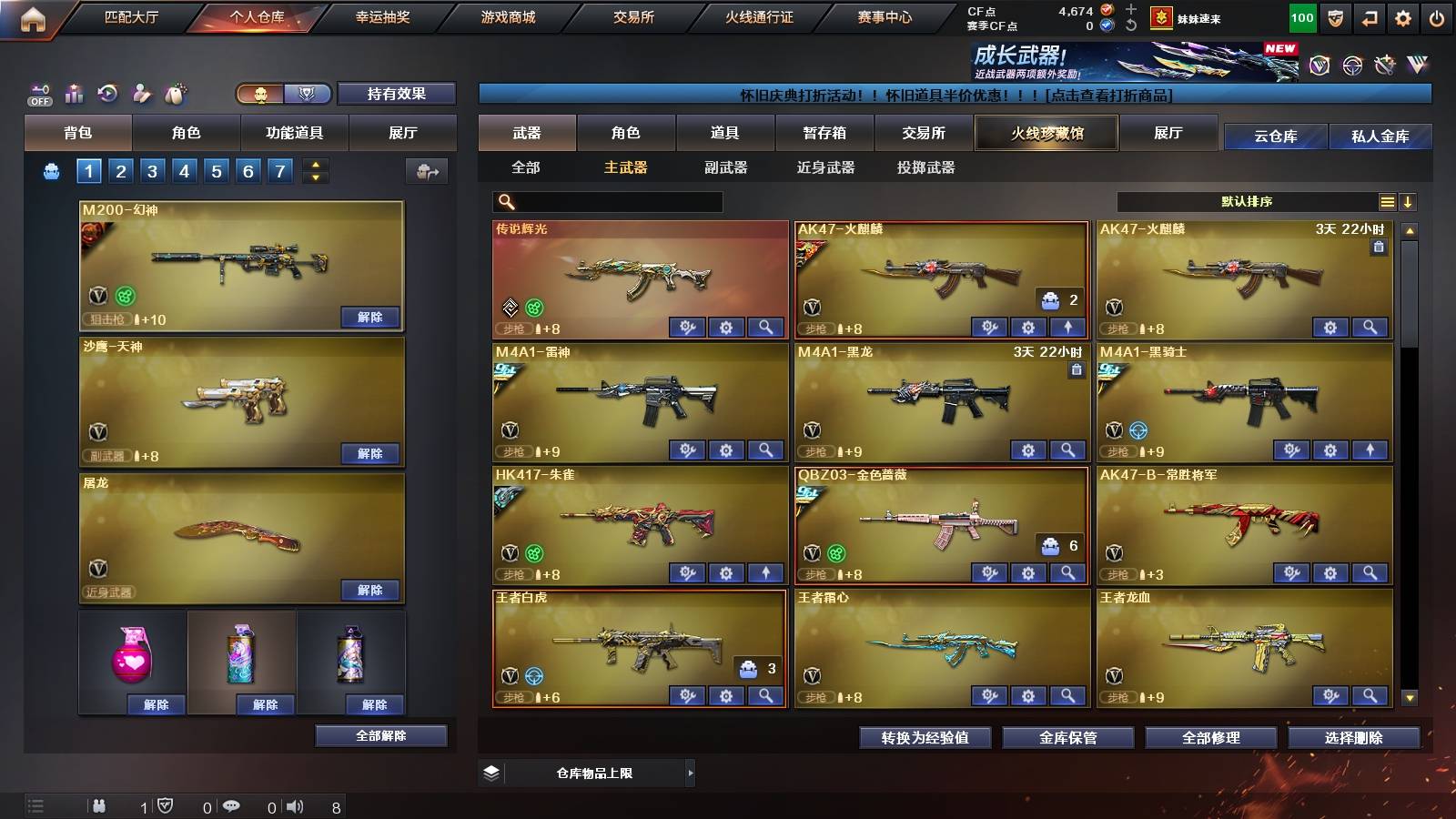Switch to the 火线珍藏馆 tab

pos(1046,133)
